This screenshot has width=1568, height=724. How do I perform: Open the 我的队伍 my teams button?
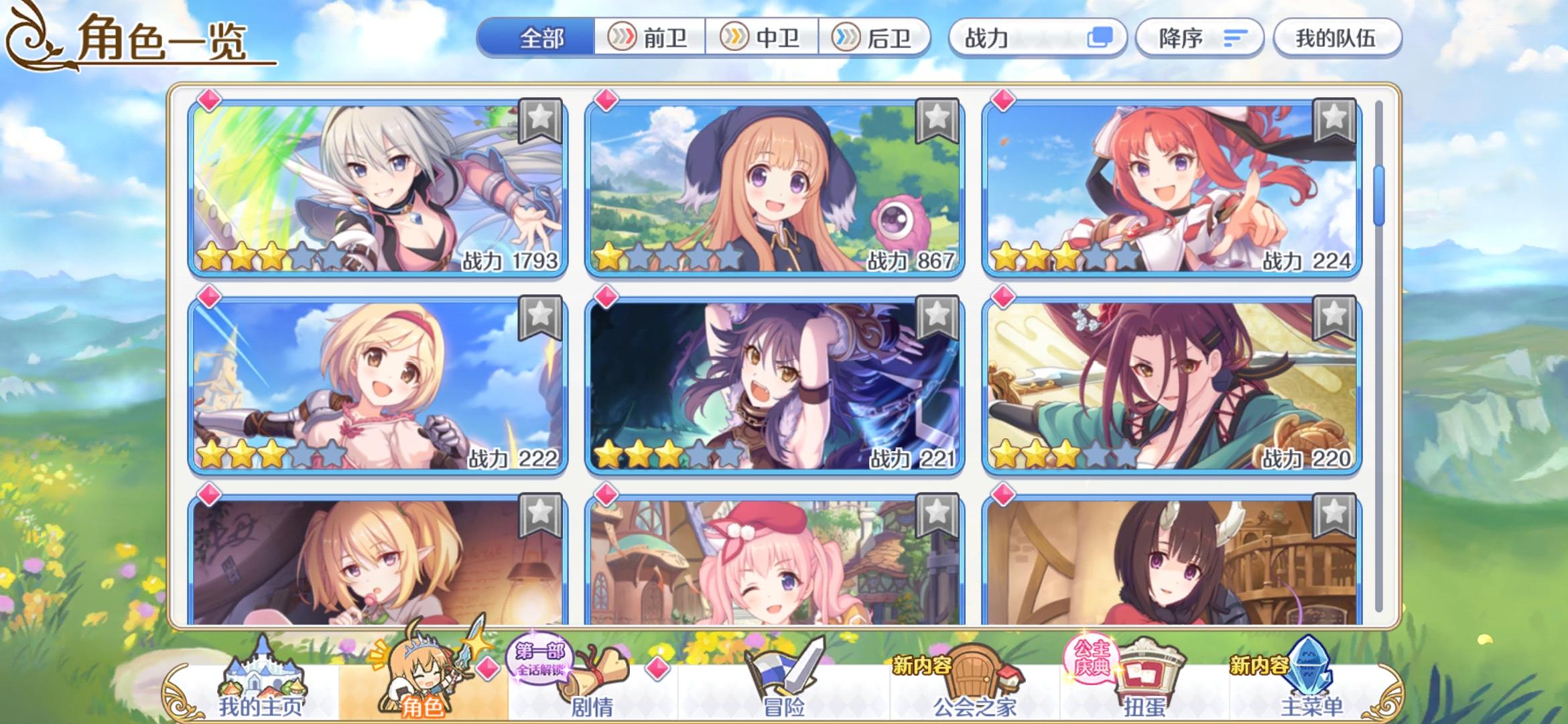[x=1337, y=38]
